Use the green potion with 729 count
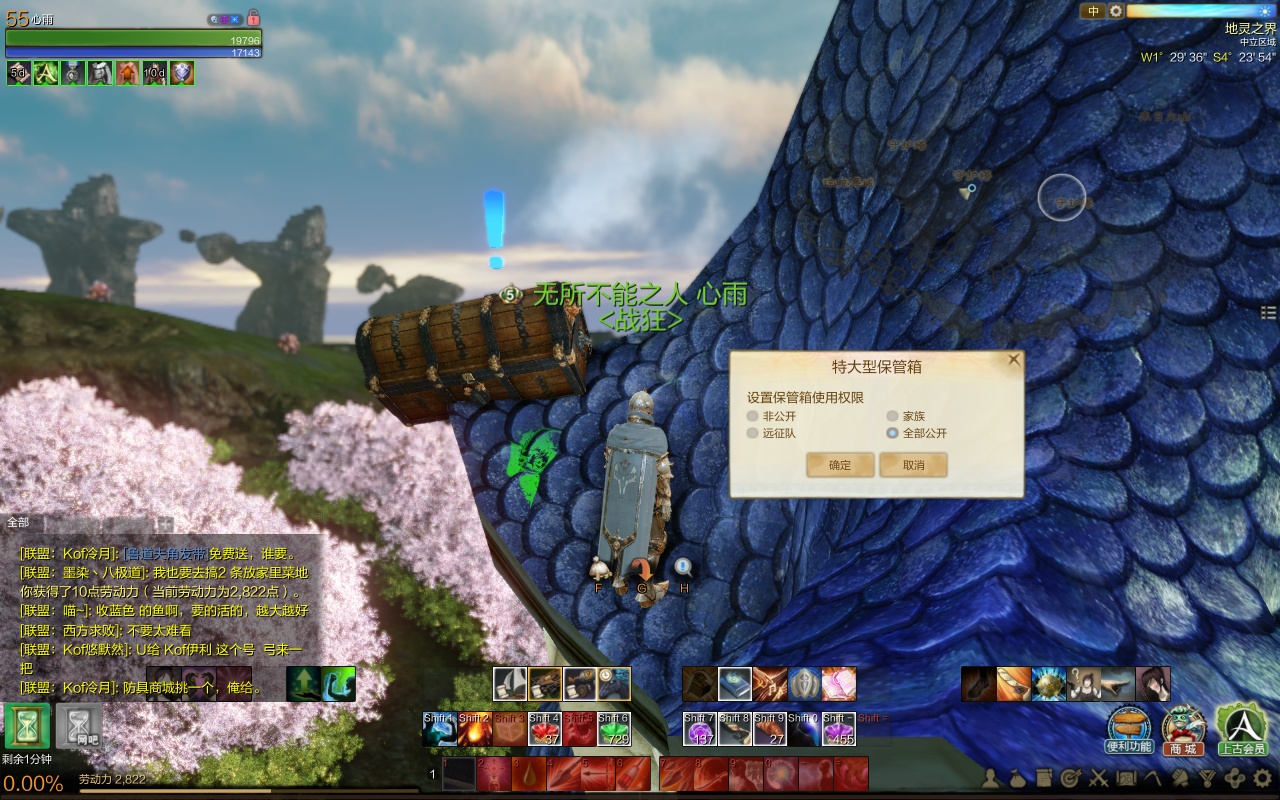1280x800 pixels. click(614, 730)
